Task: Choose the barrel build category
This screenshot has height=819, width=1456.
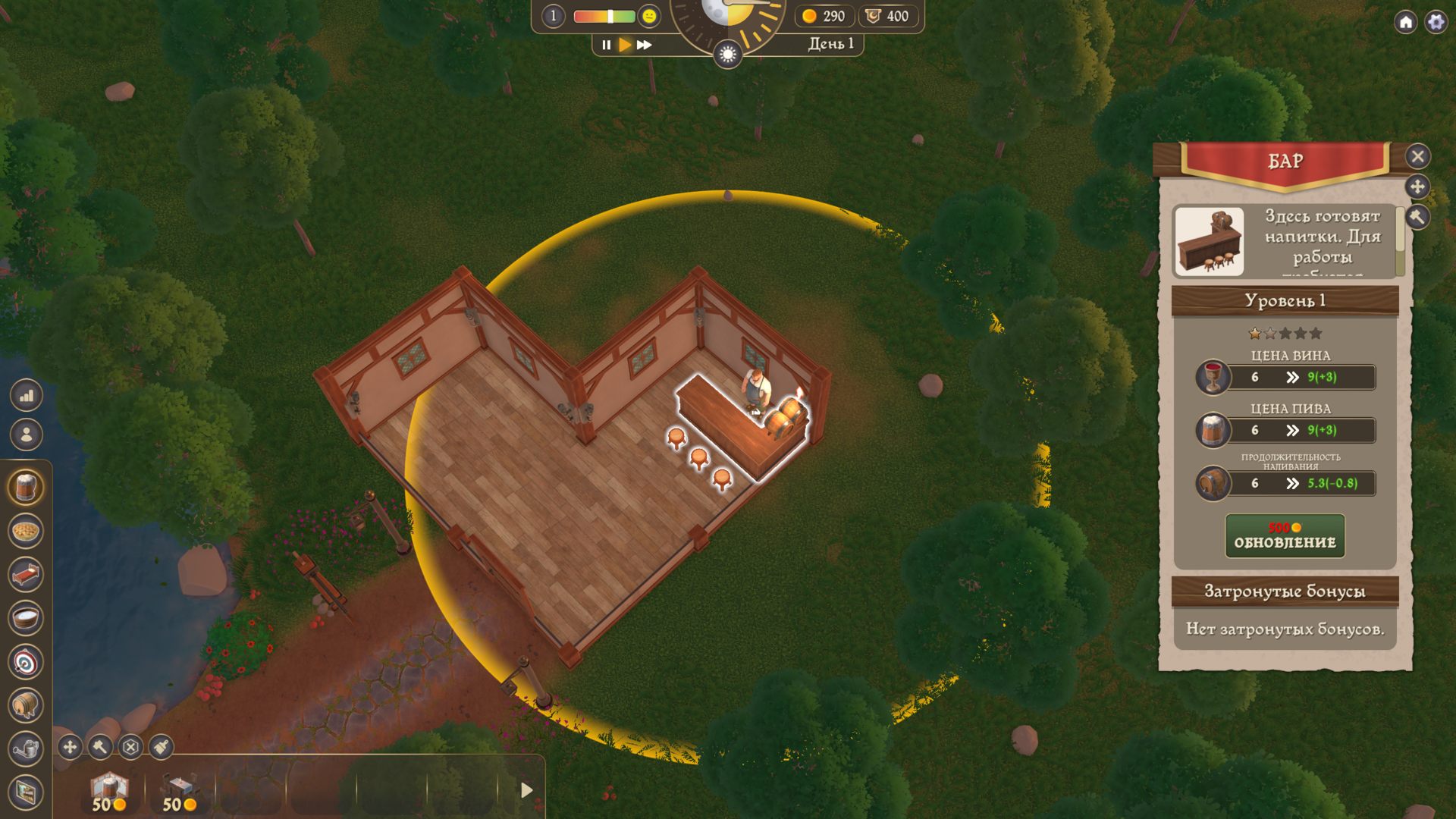Action: tap(26, 705)
